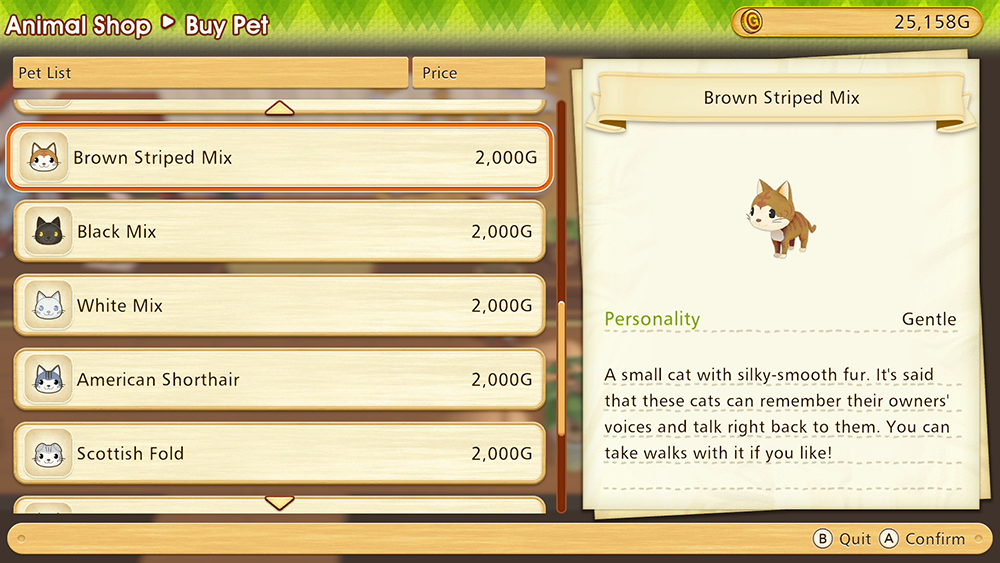Click the Price column header

click(x=478, y=73)
